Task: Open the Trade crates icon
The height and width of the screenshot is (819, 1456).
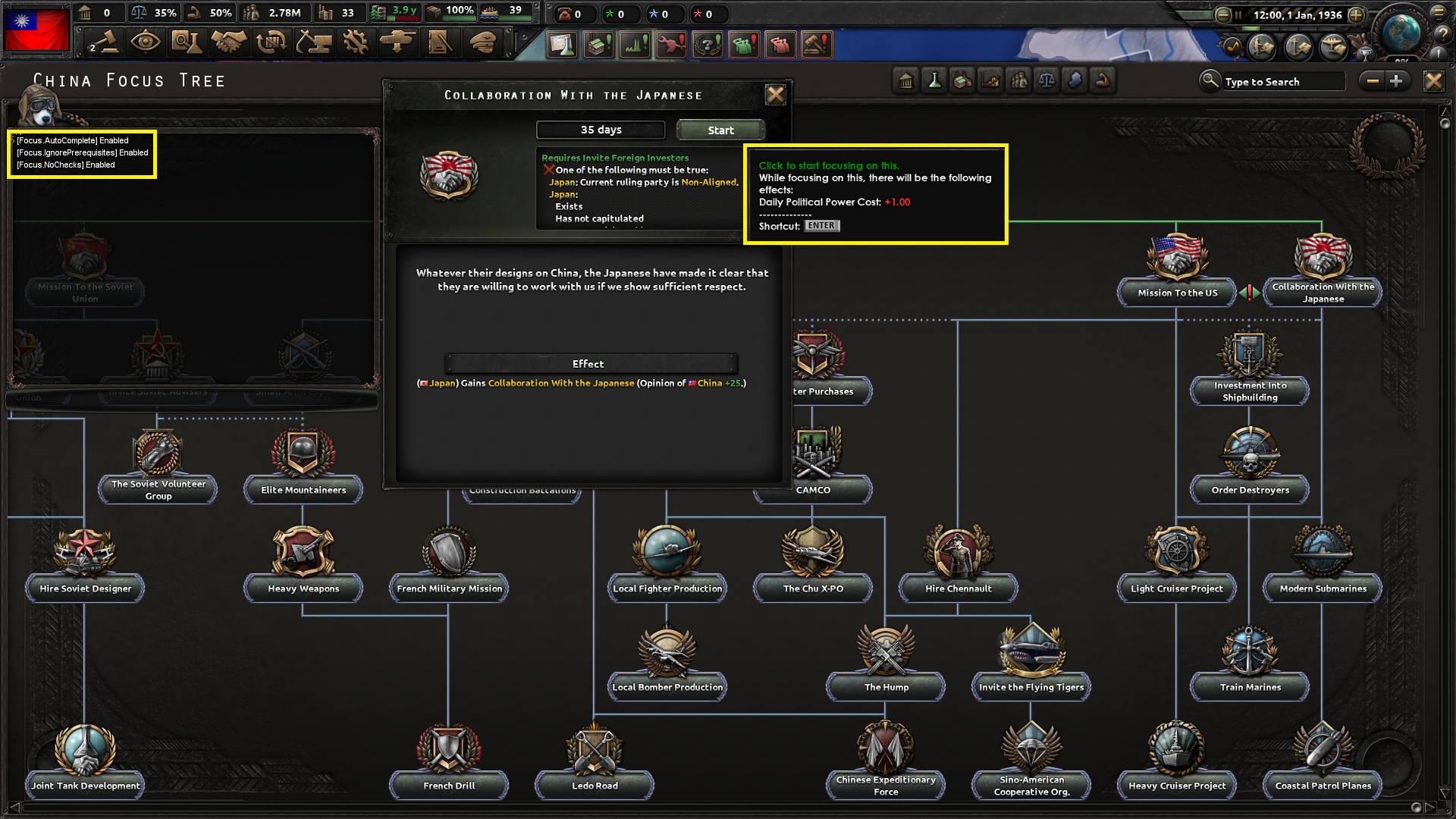Action: point(271,43)
